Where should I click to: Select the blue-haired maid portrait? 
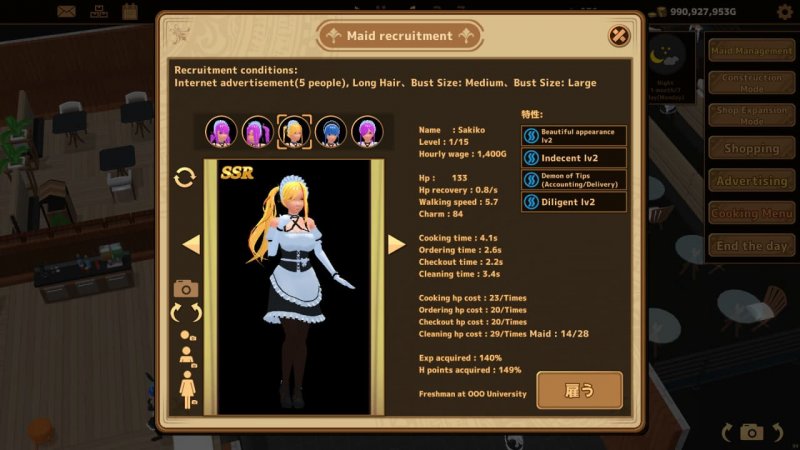tap(331, 131)
